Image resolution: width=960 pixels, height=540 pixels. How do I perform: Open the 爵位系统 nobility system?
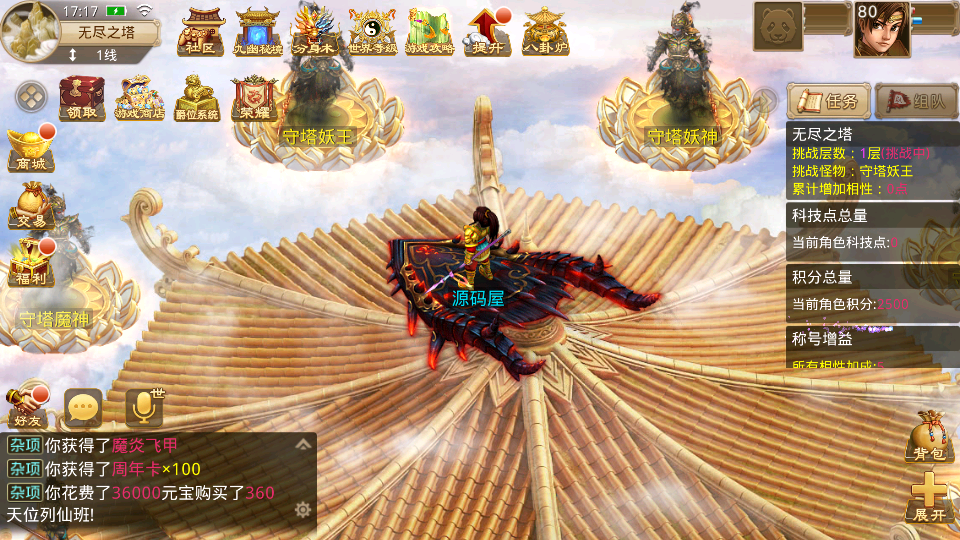point(196,98)
